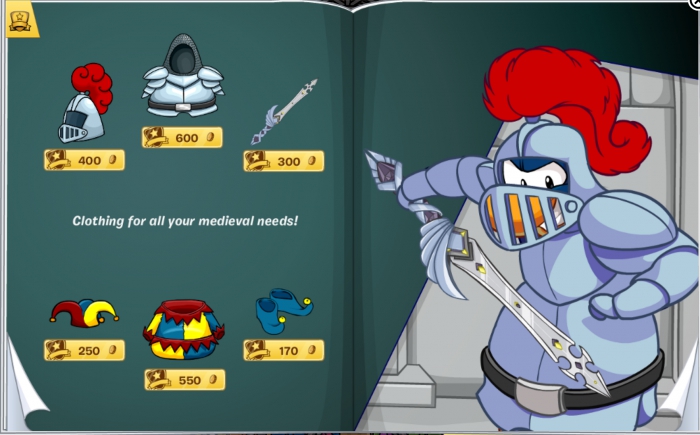Pick the red and yellow jester hat
The image size is (700, 435).
coord(84,312)
